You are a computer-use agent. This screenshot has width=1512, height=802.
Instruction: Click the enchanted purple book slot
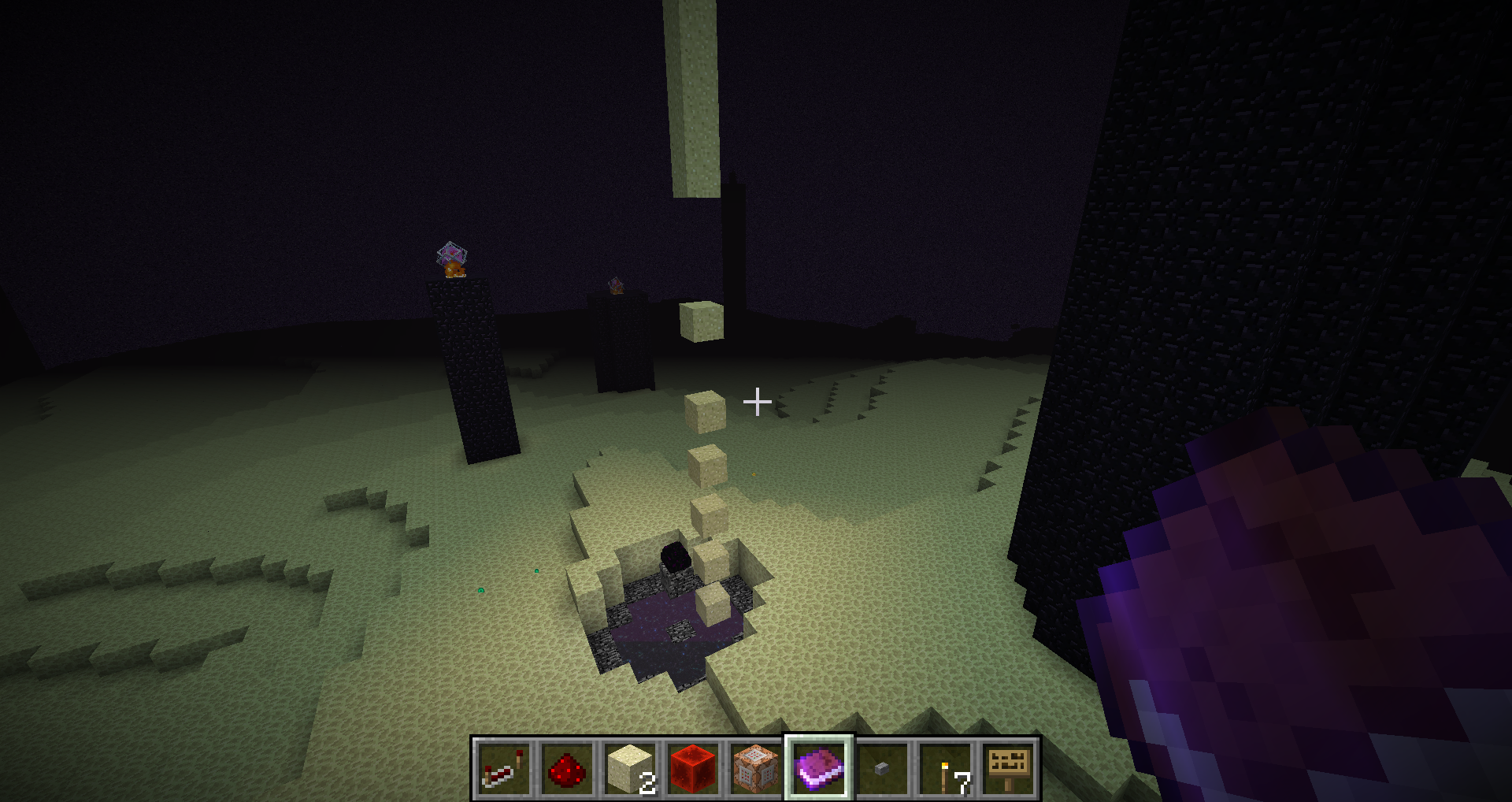[819, 768]
